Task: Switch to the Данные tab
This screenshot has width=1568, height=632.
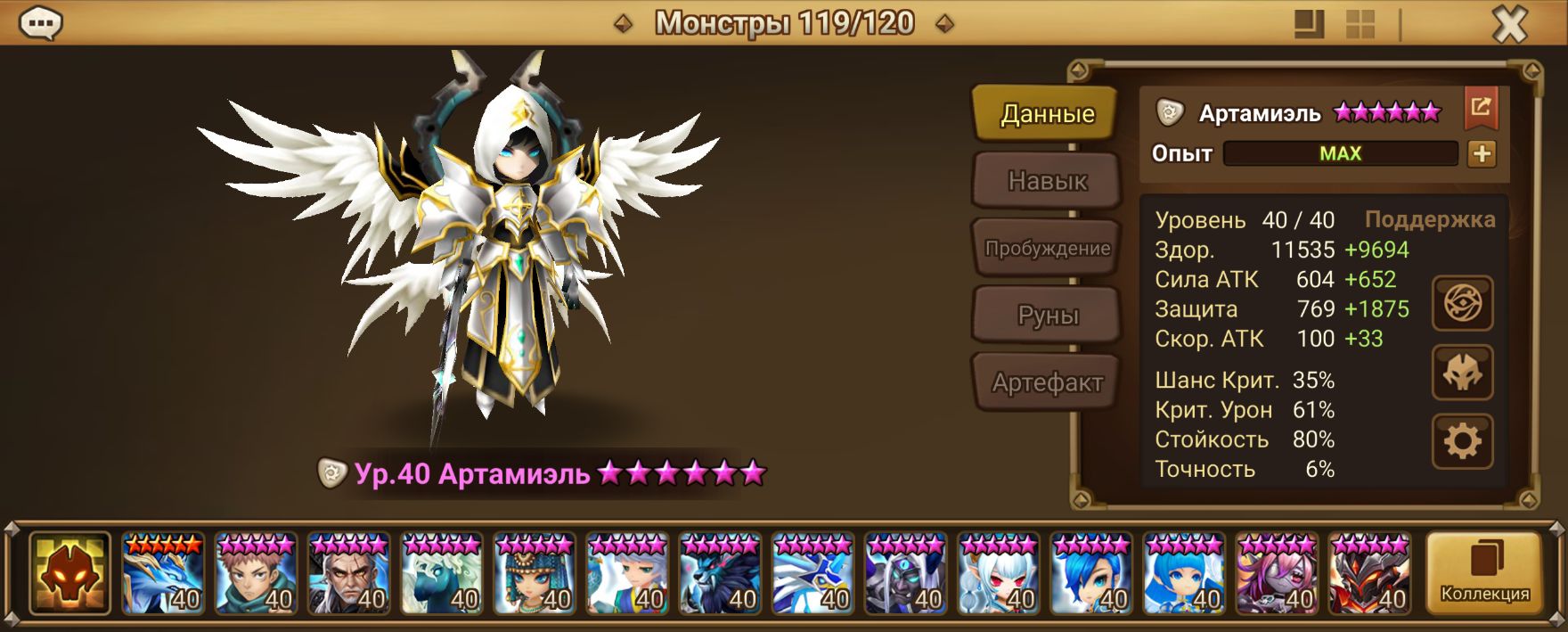Action: pos(1046,113)
